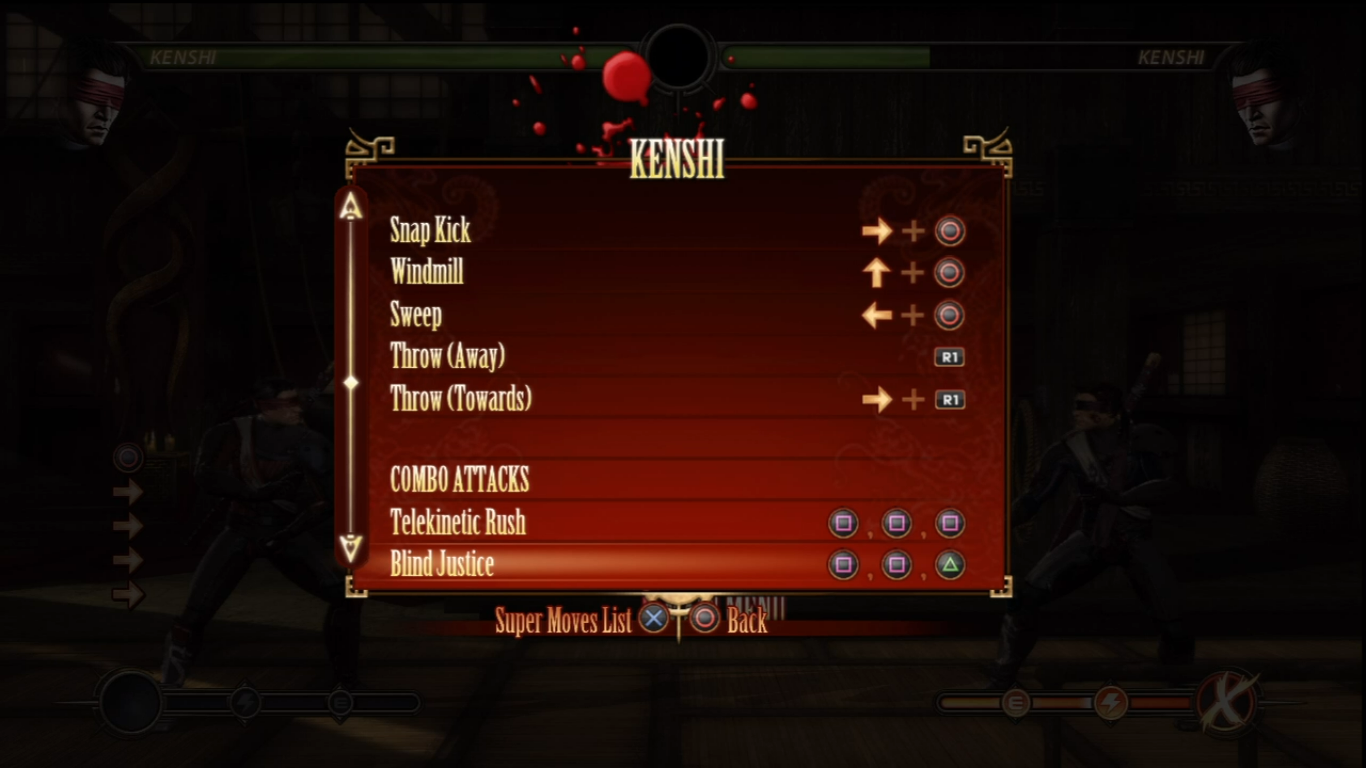Screen dimensions: 1366x768
Task: Choose the Windmill move row
Action: [427, 272]
